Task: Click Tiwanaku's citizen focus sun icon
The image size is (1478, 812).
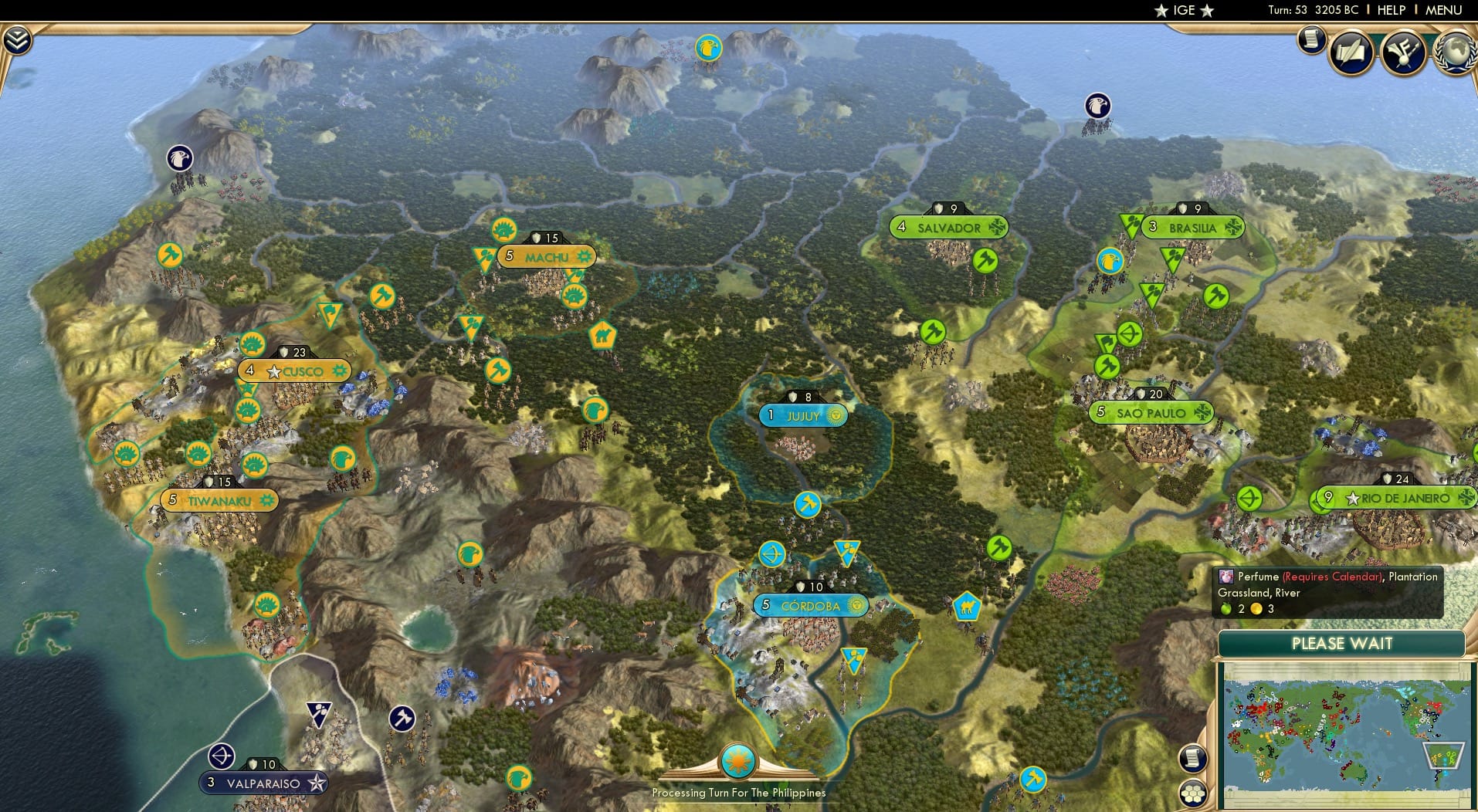Action: coord(266,499)
